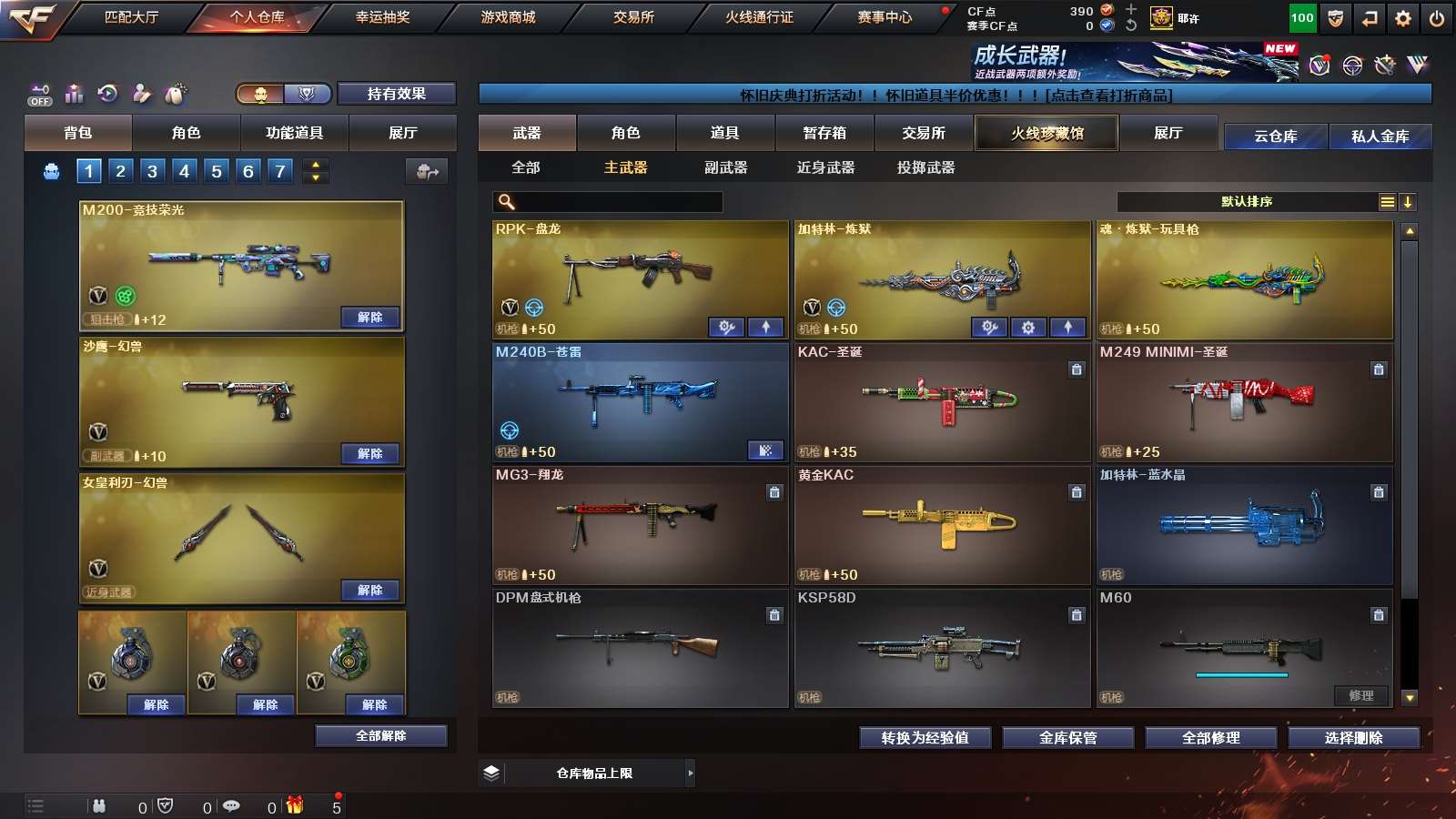Click 全部解除 to unequip everything
This screenshot has height=819, width=1456.
coord(381,736)
